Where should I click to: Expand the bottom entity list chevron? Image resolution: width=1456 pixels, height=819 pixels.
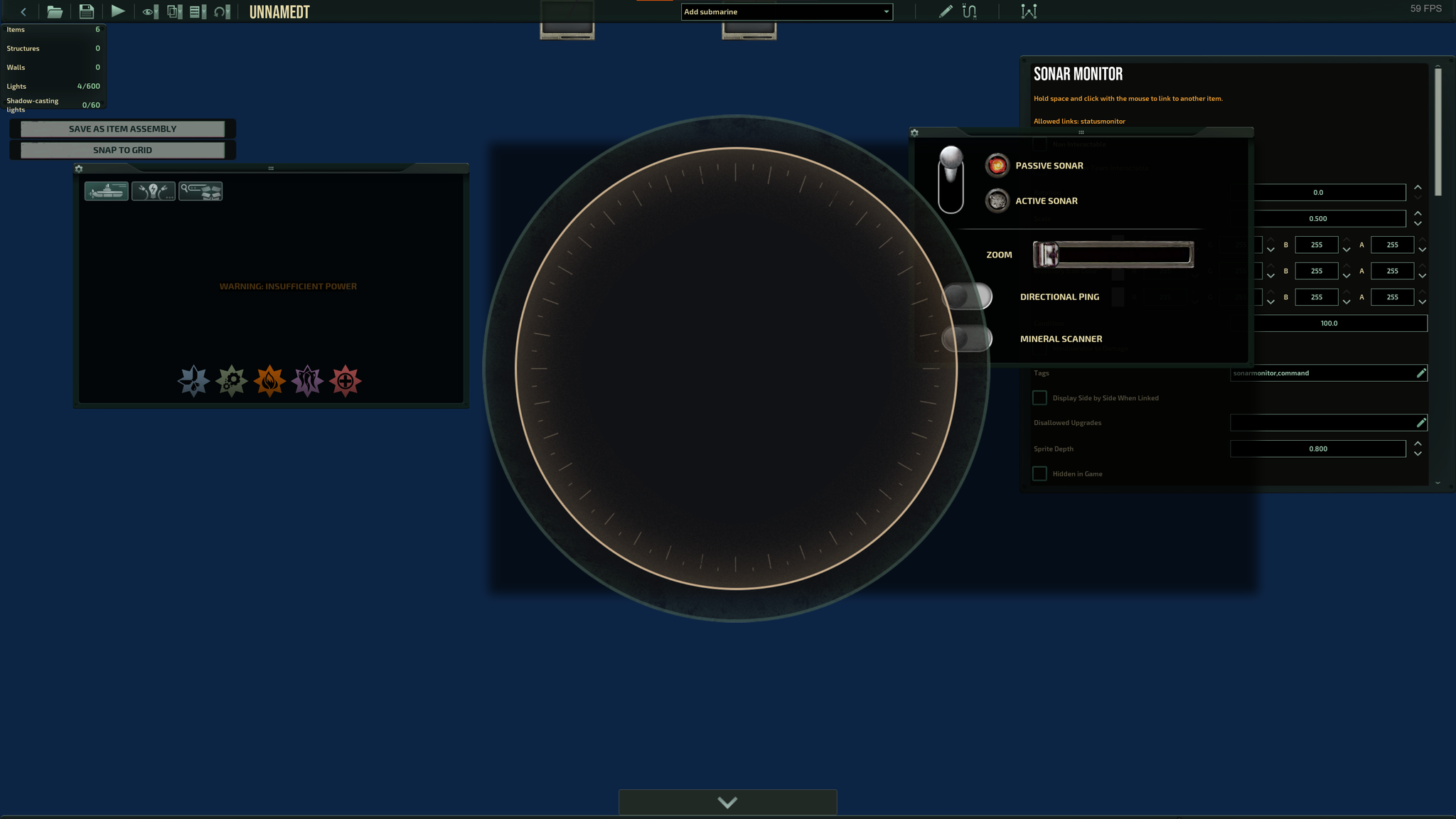click(727, 802)
